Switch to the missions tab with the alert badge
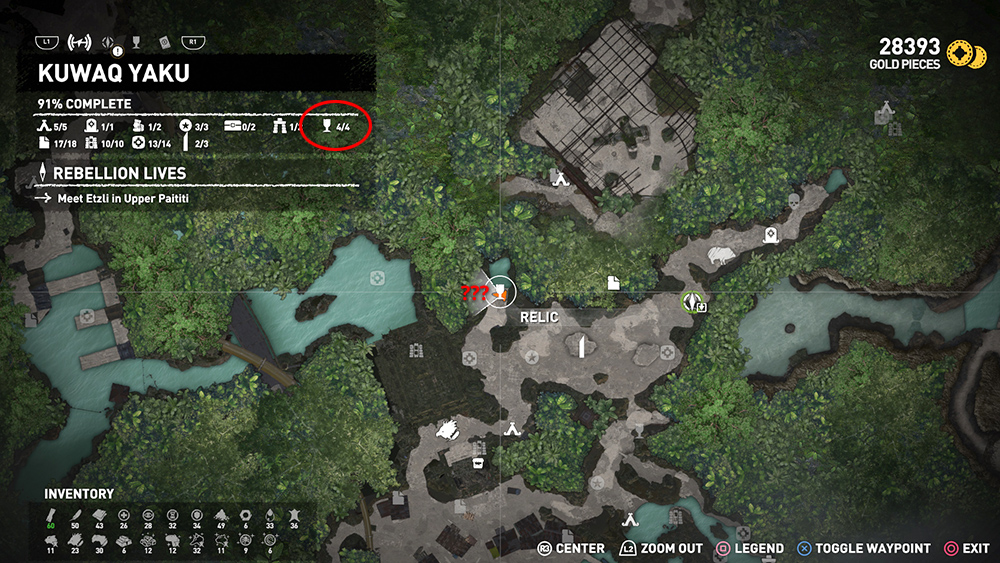1000x563 pixels. tap(109, 43)
